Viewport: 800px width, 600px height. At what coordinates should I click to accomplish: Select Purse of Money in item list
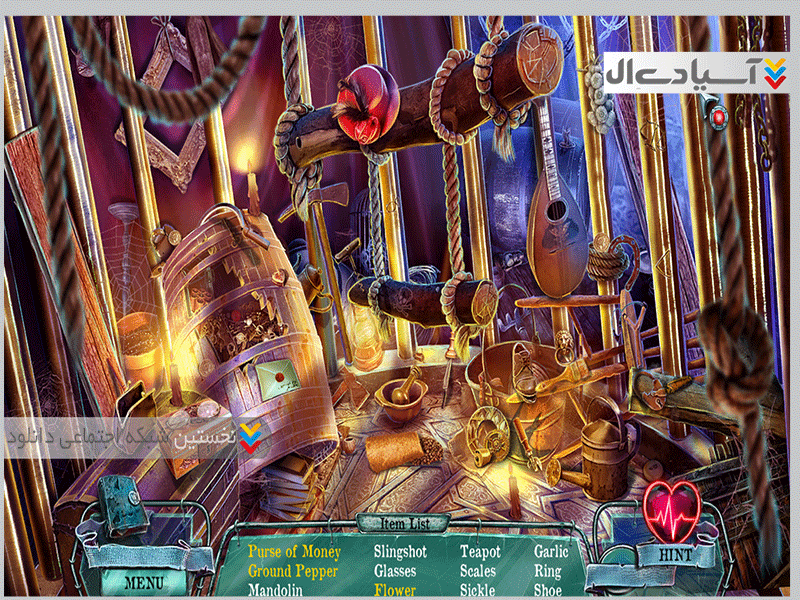pyautogui.click(x=294, y=552)
